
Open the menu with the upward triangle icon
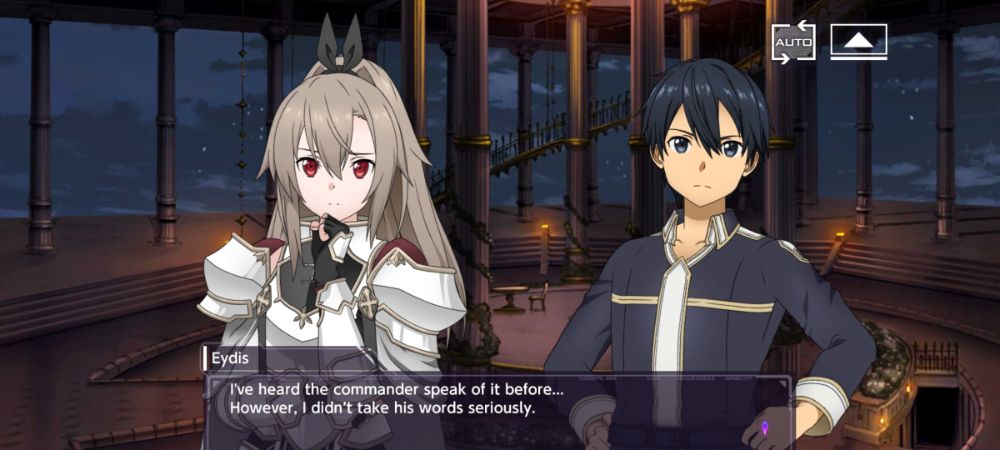(x=858, y=42)
